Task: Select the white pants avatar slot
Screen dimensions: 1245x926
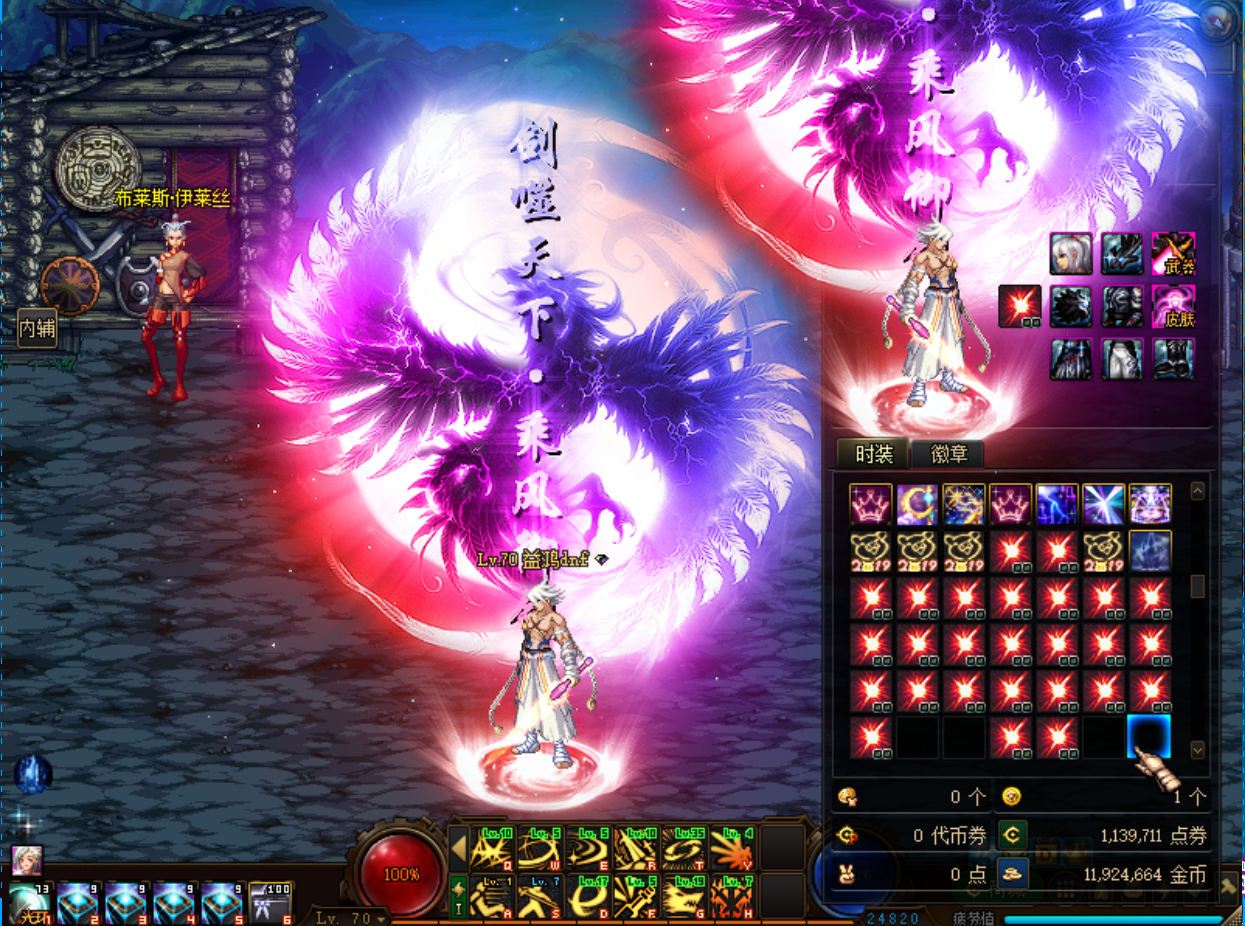Action: pos(1122,359)
